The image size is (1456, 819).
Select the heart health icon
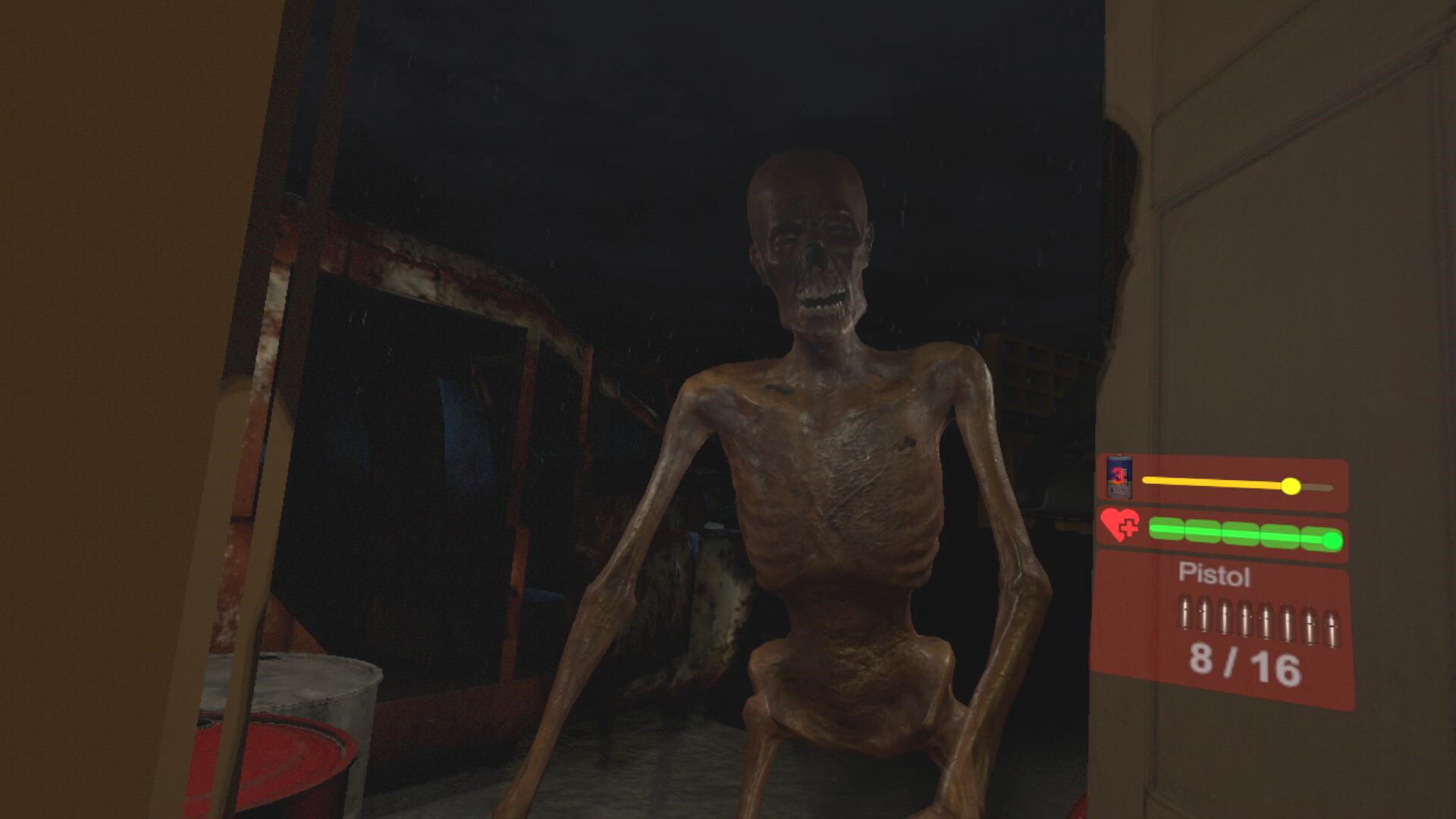pyautogui.click(x=1117, y=525)
